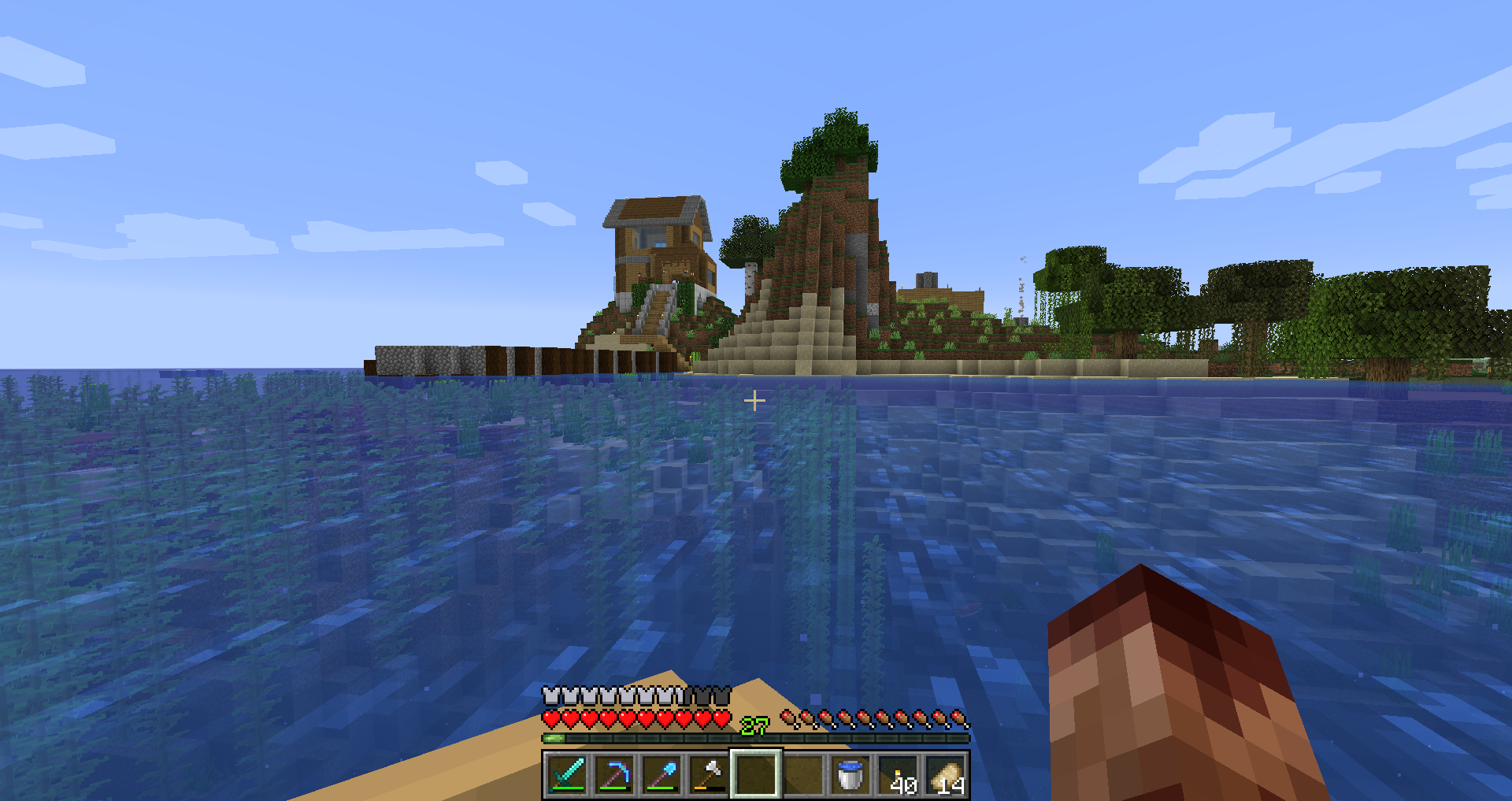The width and height of the screenshot is (1512, 801).
Task: Pick the torch stack of 40
Action: [x=899, y=773]
